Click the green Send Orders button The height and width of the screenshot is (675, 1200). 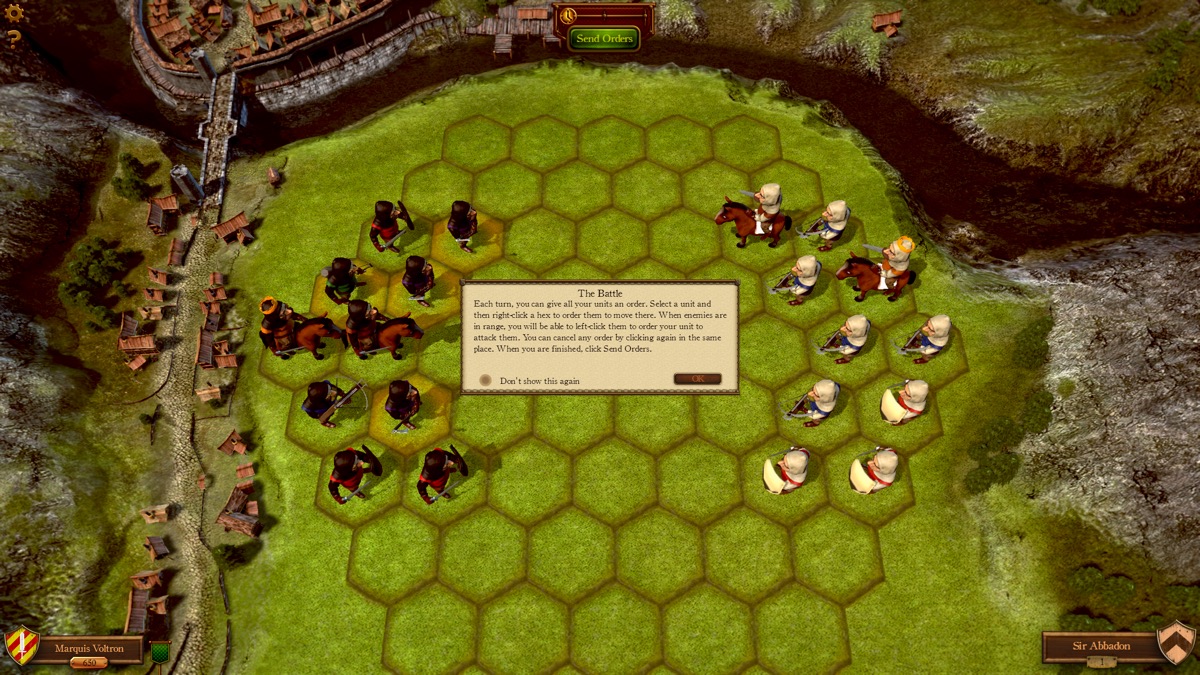[604, 39]
